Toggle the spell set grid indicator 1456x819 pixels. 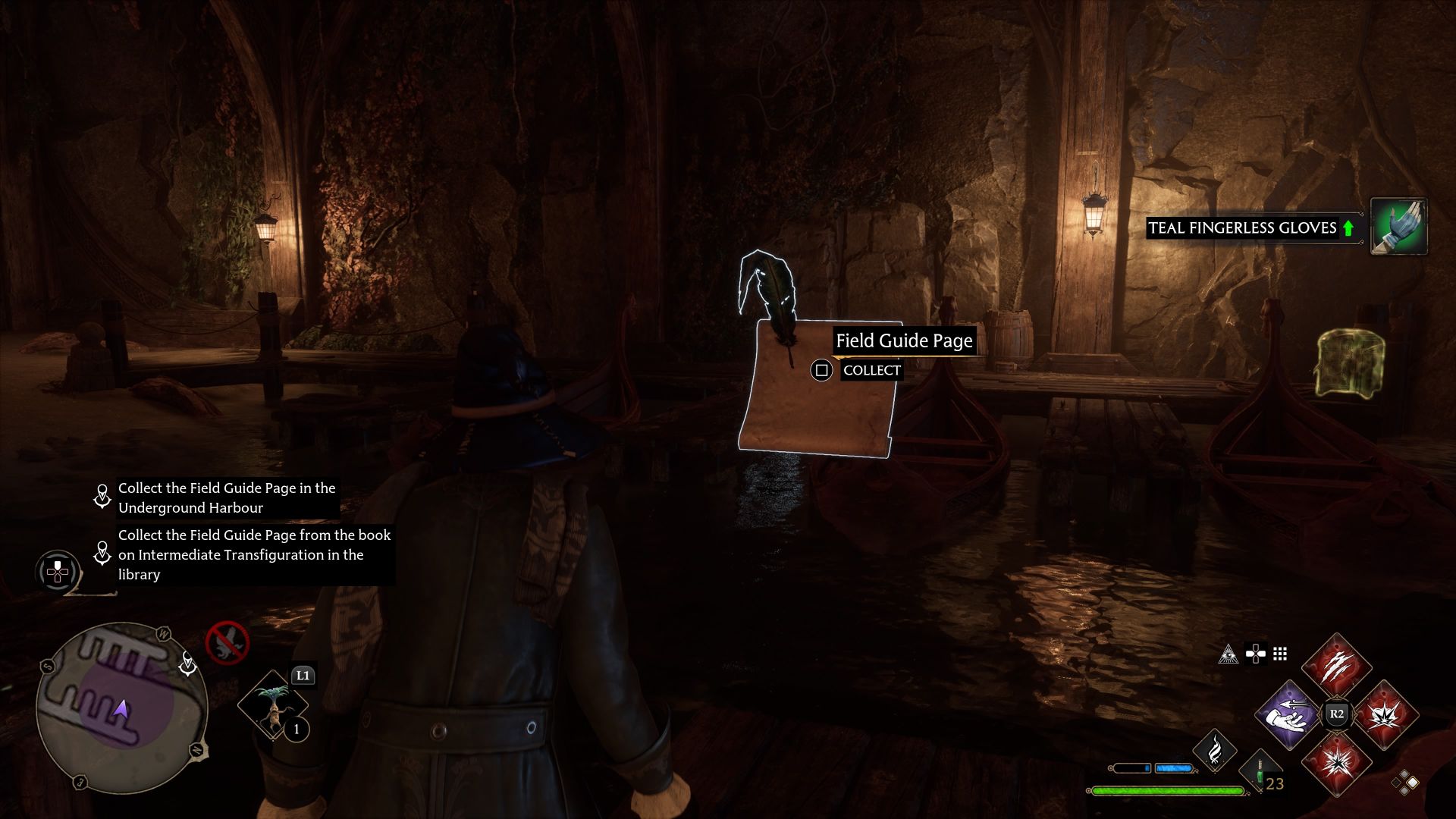1281,654
